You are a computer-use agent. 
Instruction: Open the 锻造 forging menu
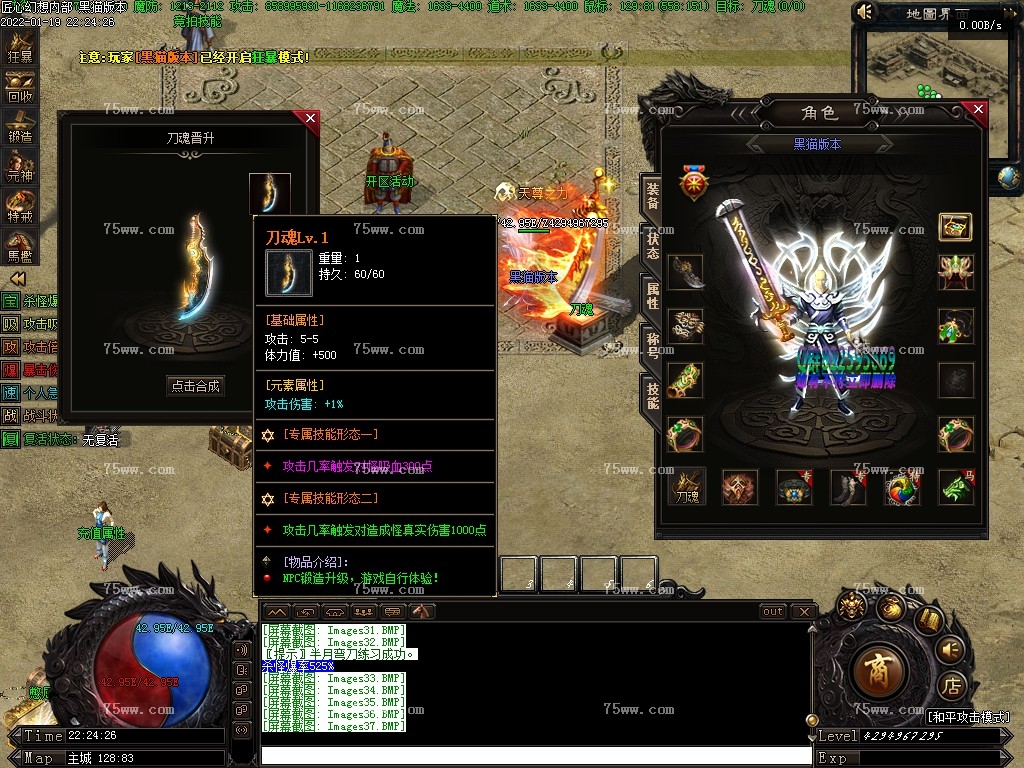[x=20, y=126]
